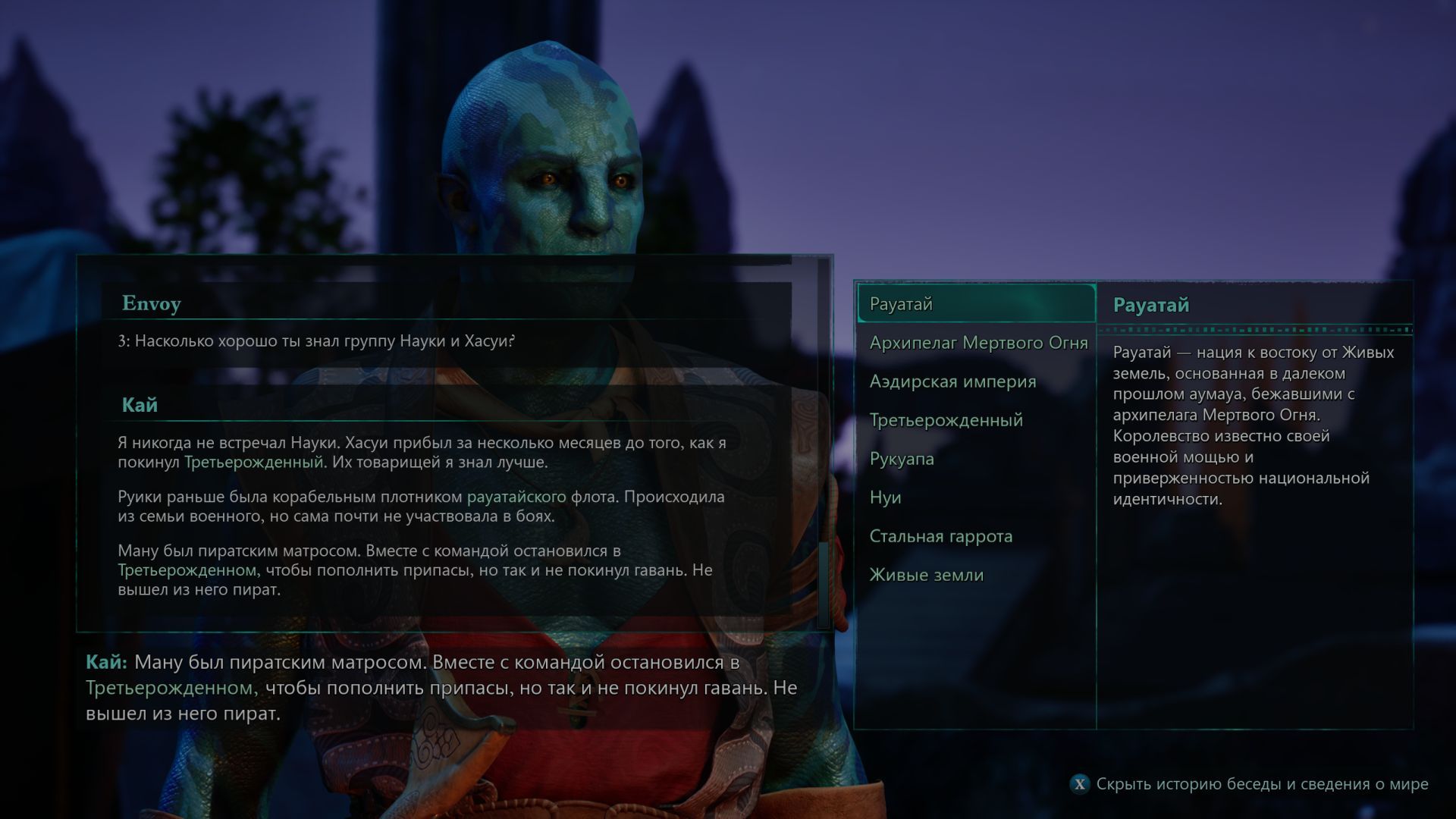
Task: Click the рауатайского highlighted word in dialogue history
Action: tap(516, 497)
